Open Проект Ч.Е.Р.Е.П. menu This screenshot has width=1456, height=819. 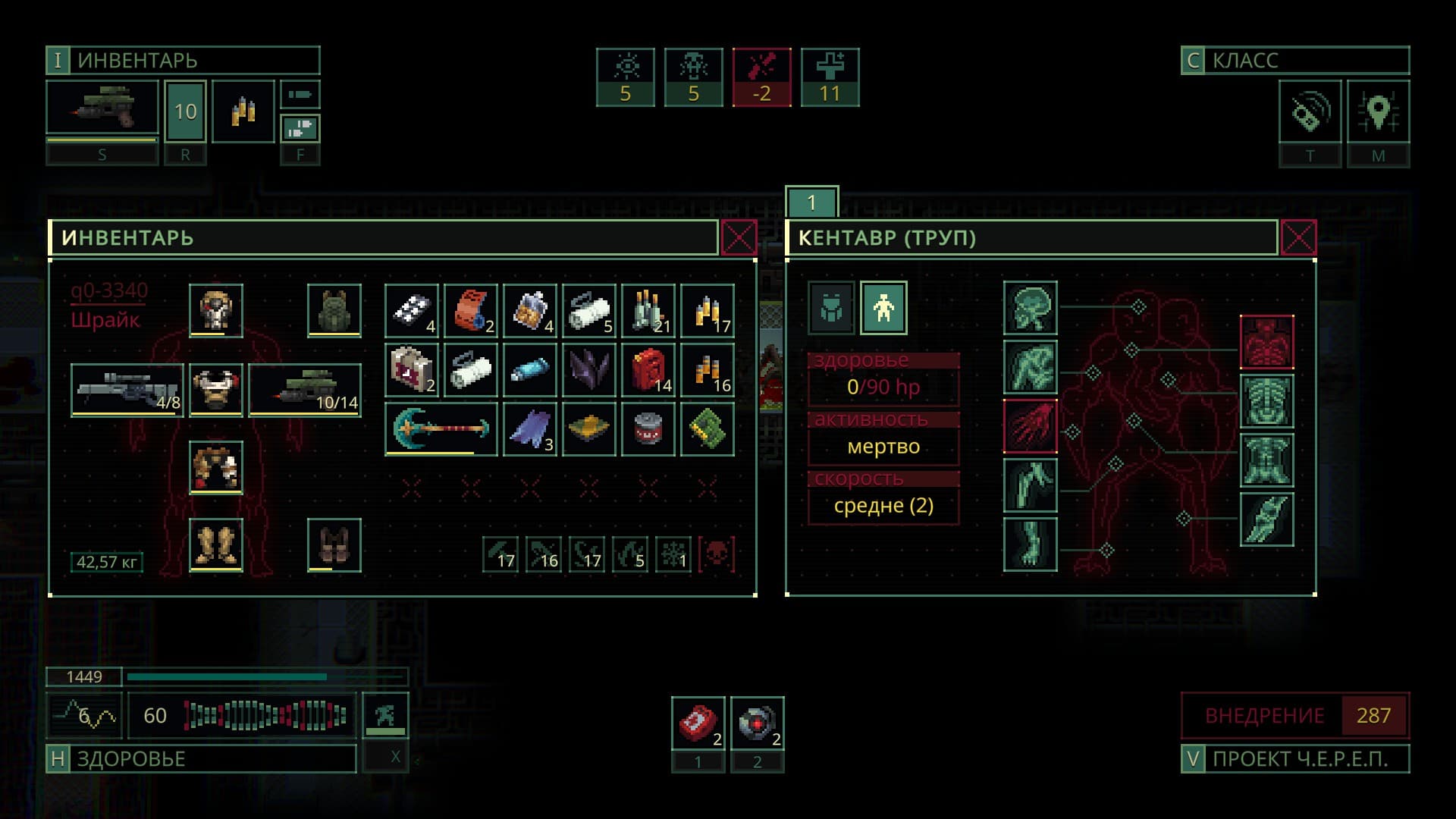tap(1294, 758)
